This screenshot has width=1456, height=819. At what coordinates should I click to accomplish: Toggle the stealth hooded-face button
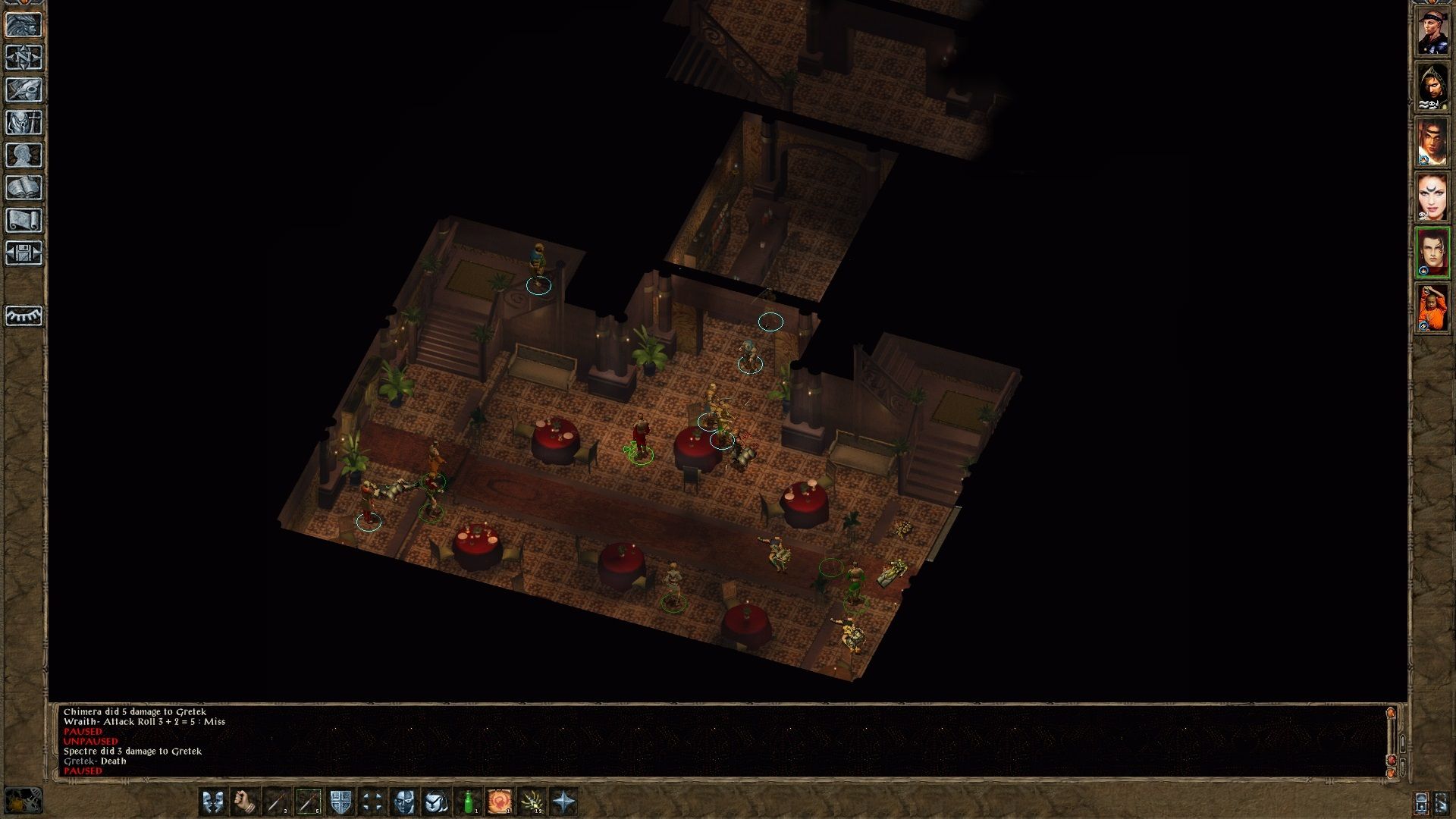click(436, 801)
